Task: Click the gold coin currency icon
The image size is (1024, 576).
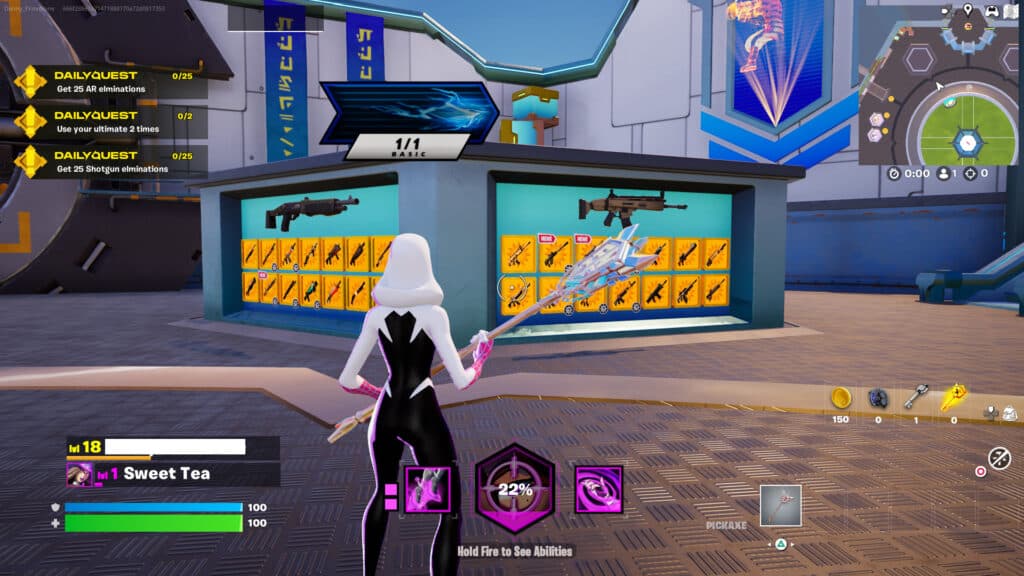Action: (x=840, y=398)
